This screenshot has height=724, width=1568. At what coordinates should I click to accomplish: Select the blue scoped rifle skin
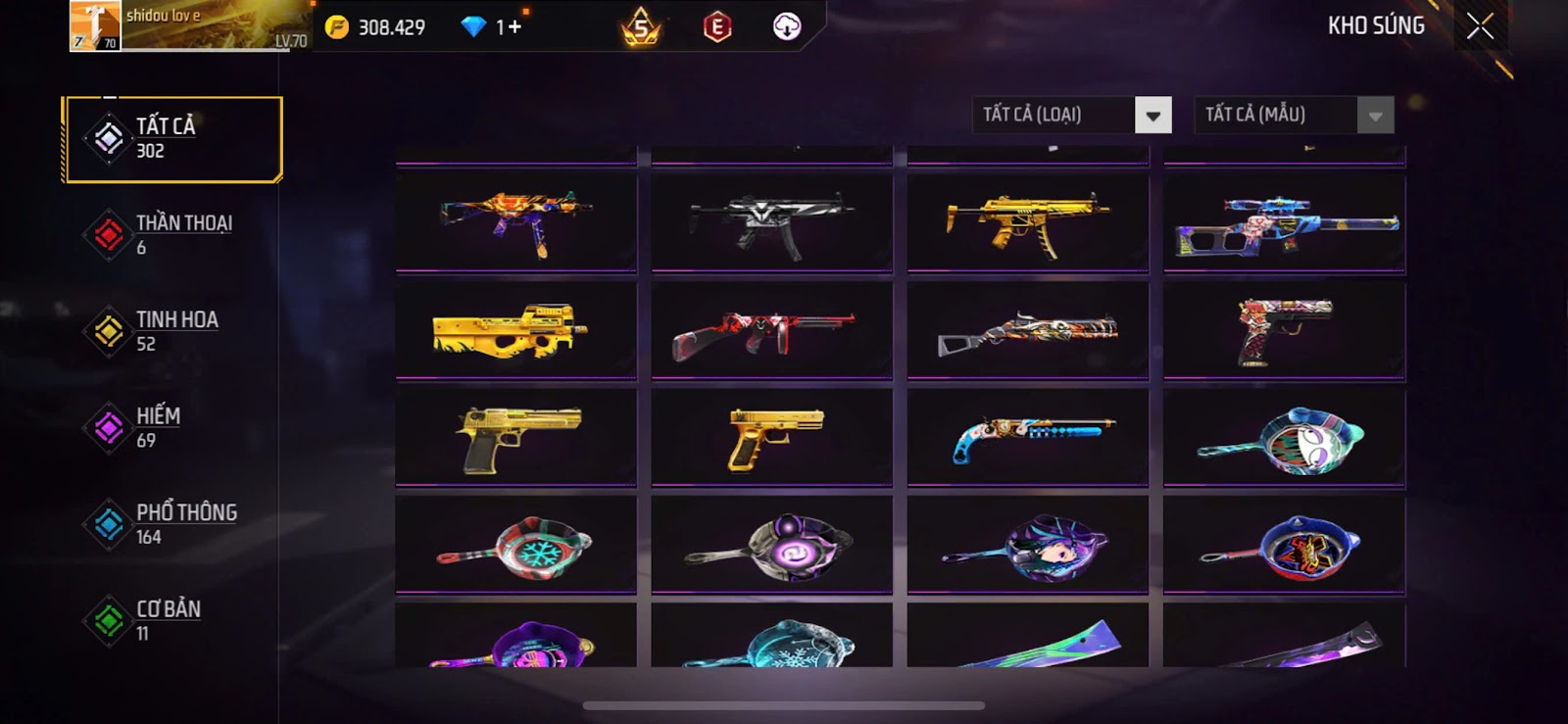point(1284,224)
